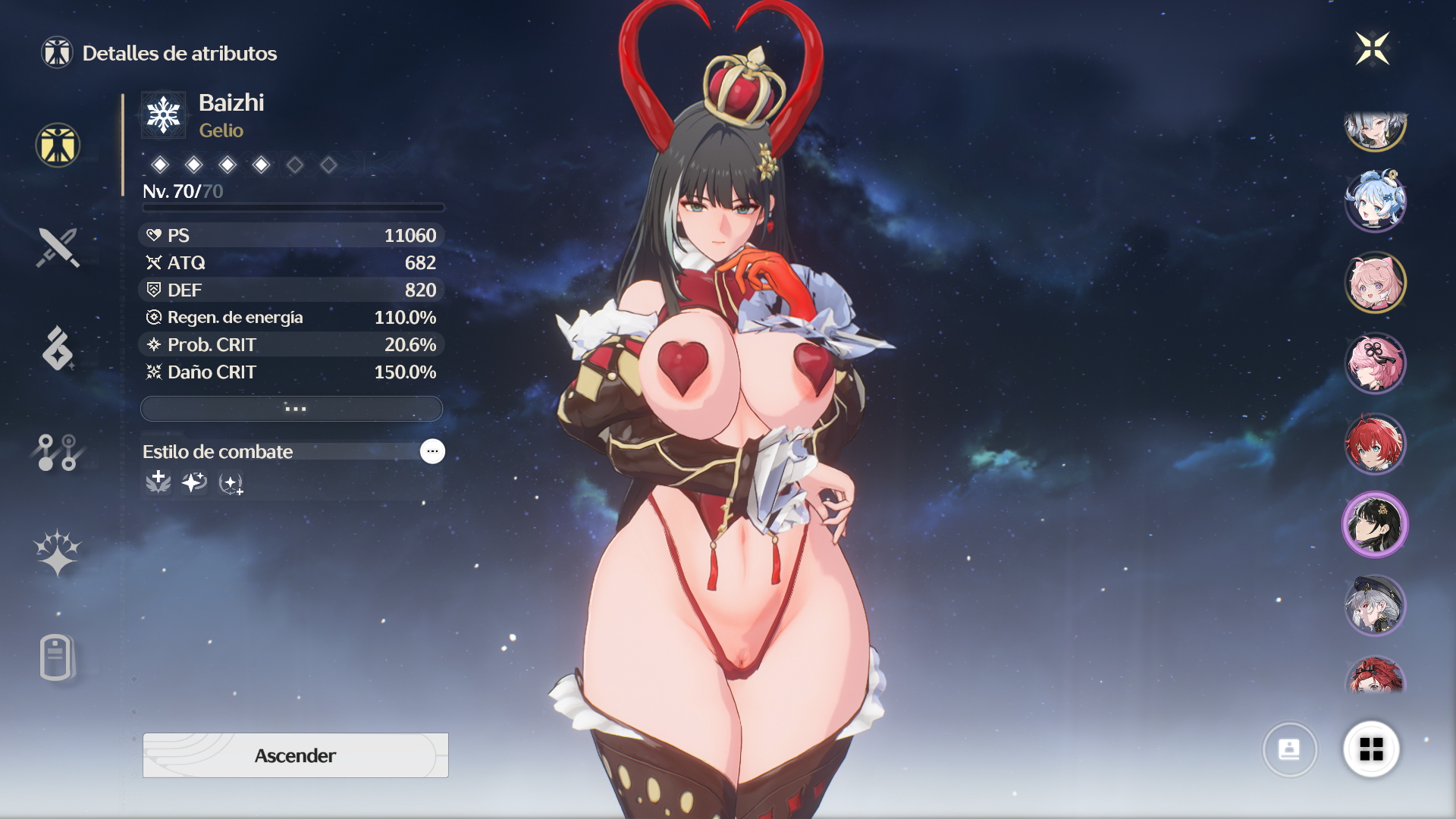Open the four-square grid character list button
The width and height of the screenshot is (1456, 819).
1371,749
